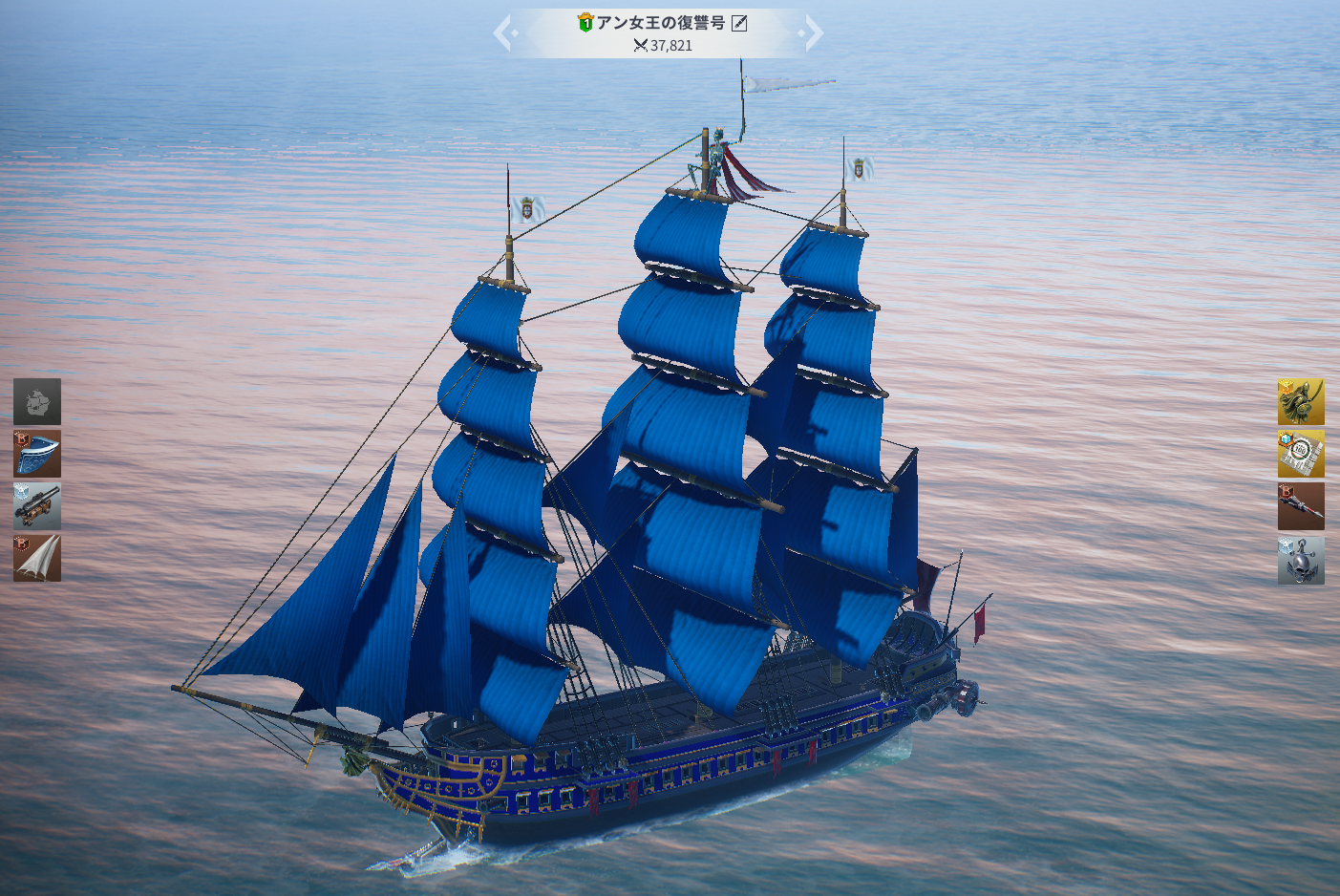The height and width of the screenshot is (896, 1340).
Task: Select the golden warrior statue slot
Action: [1301, 401]
